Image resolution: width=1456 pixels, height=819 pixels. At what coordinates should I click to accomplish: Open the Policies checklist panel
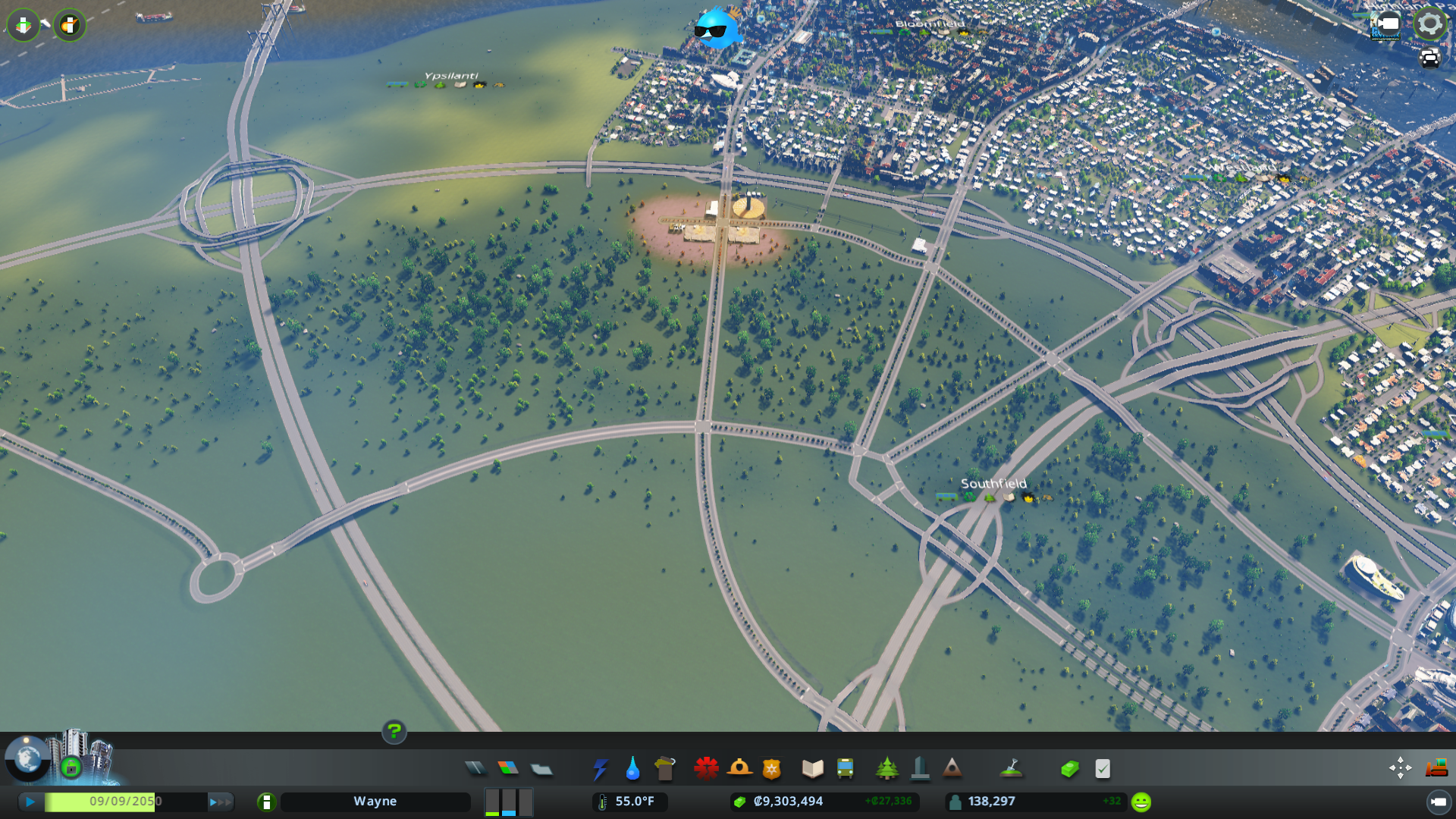(1102, 768)
